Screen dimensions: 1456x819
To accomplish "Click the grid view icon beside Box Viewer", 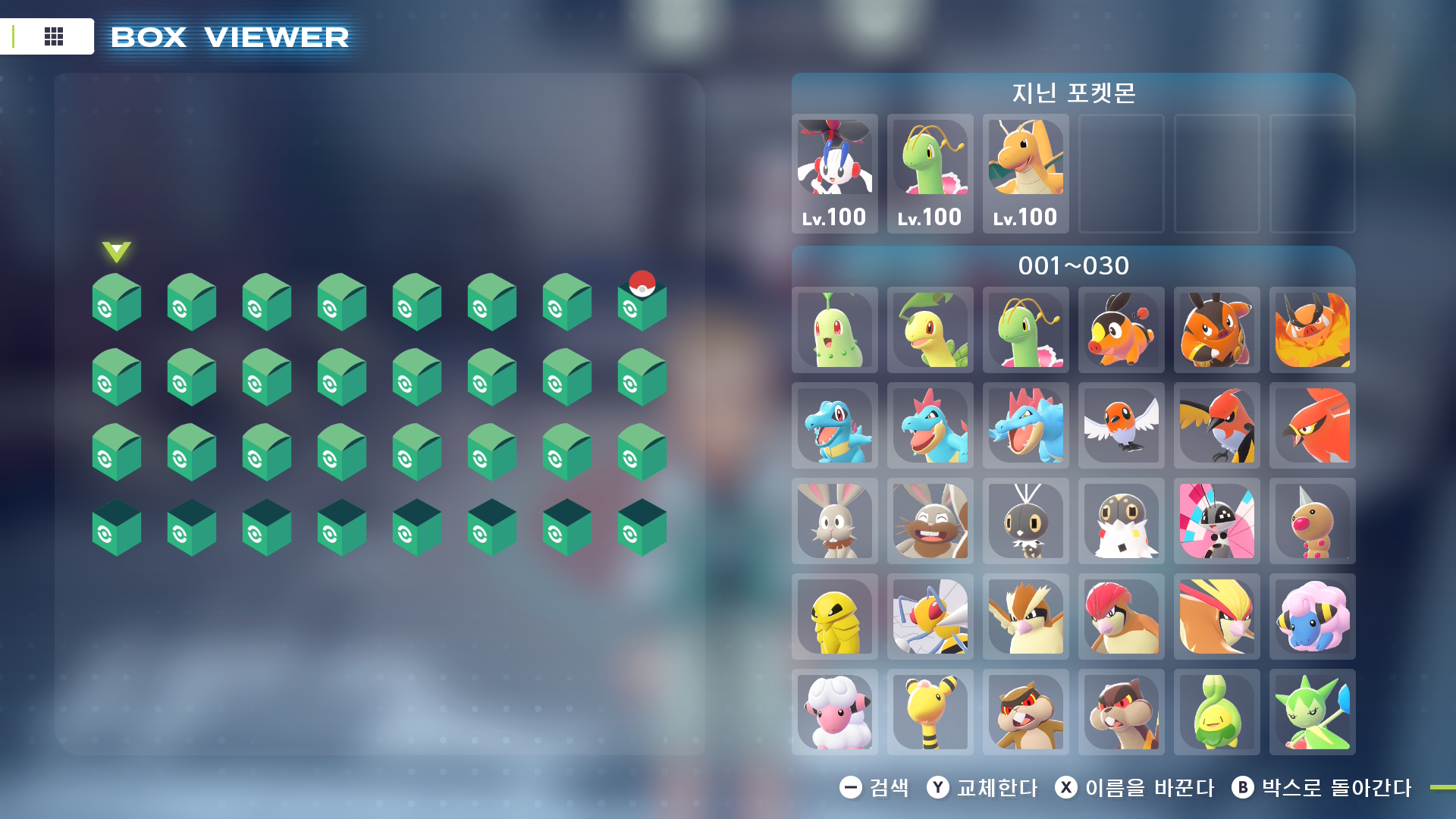I will pos(54,36).
